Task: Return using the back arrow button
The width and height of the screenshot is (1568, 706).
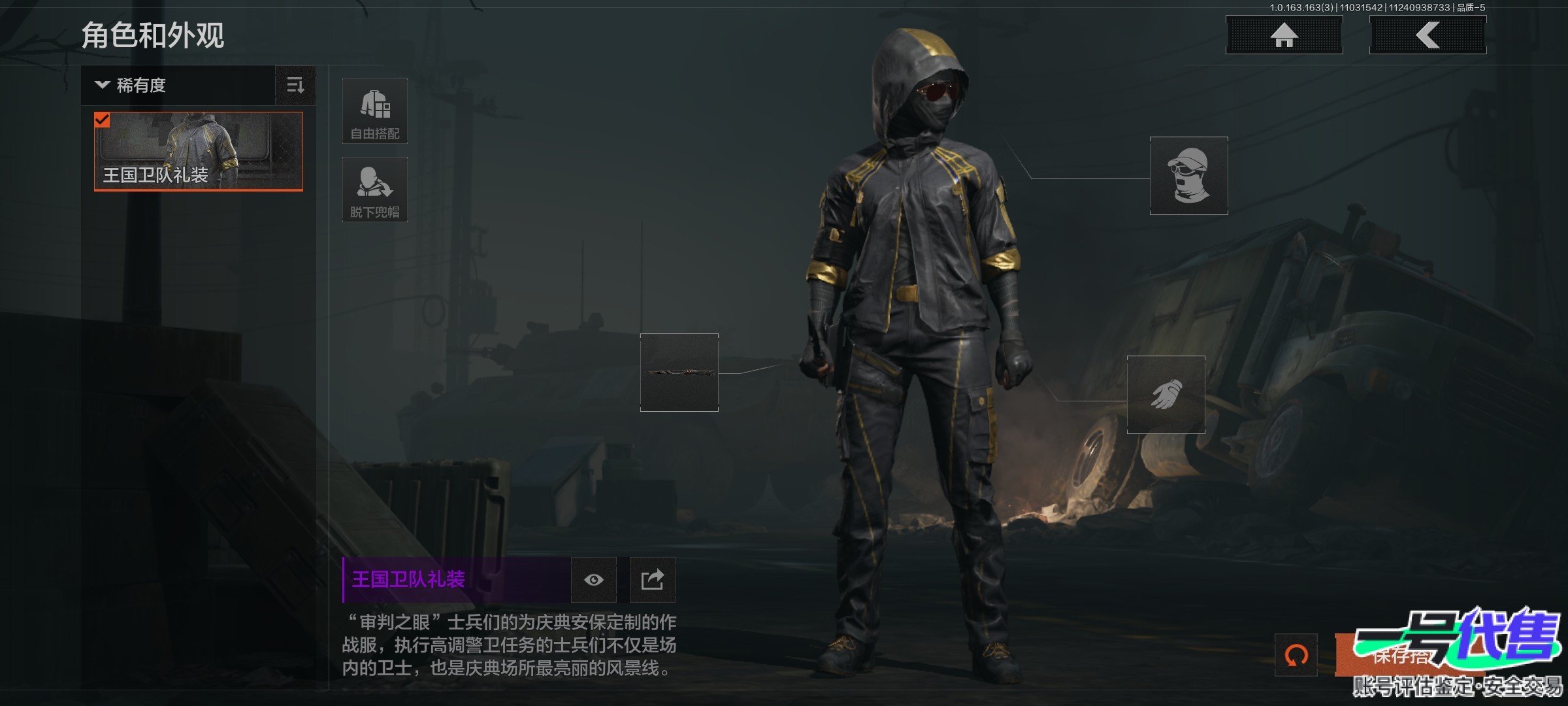Action: point(1428,35)
